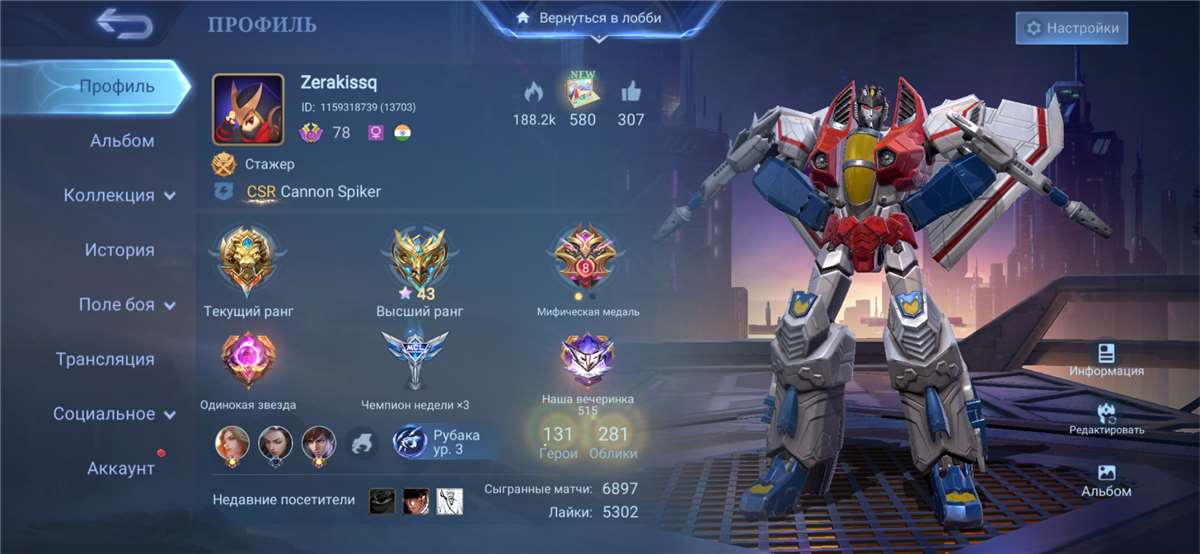The image size is (1200, 554).
Task: Open the Аккаунт tab
Action: point(120,468)
